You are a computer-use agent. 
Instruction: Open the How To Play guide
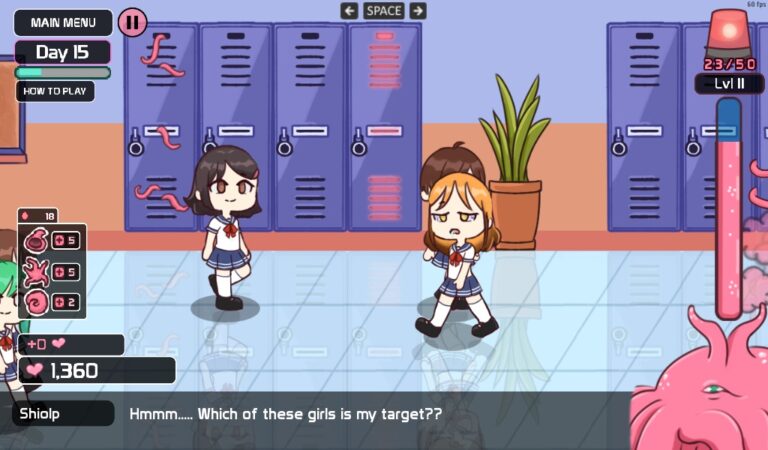[55, 91]
